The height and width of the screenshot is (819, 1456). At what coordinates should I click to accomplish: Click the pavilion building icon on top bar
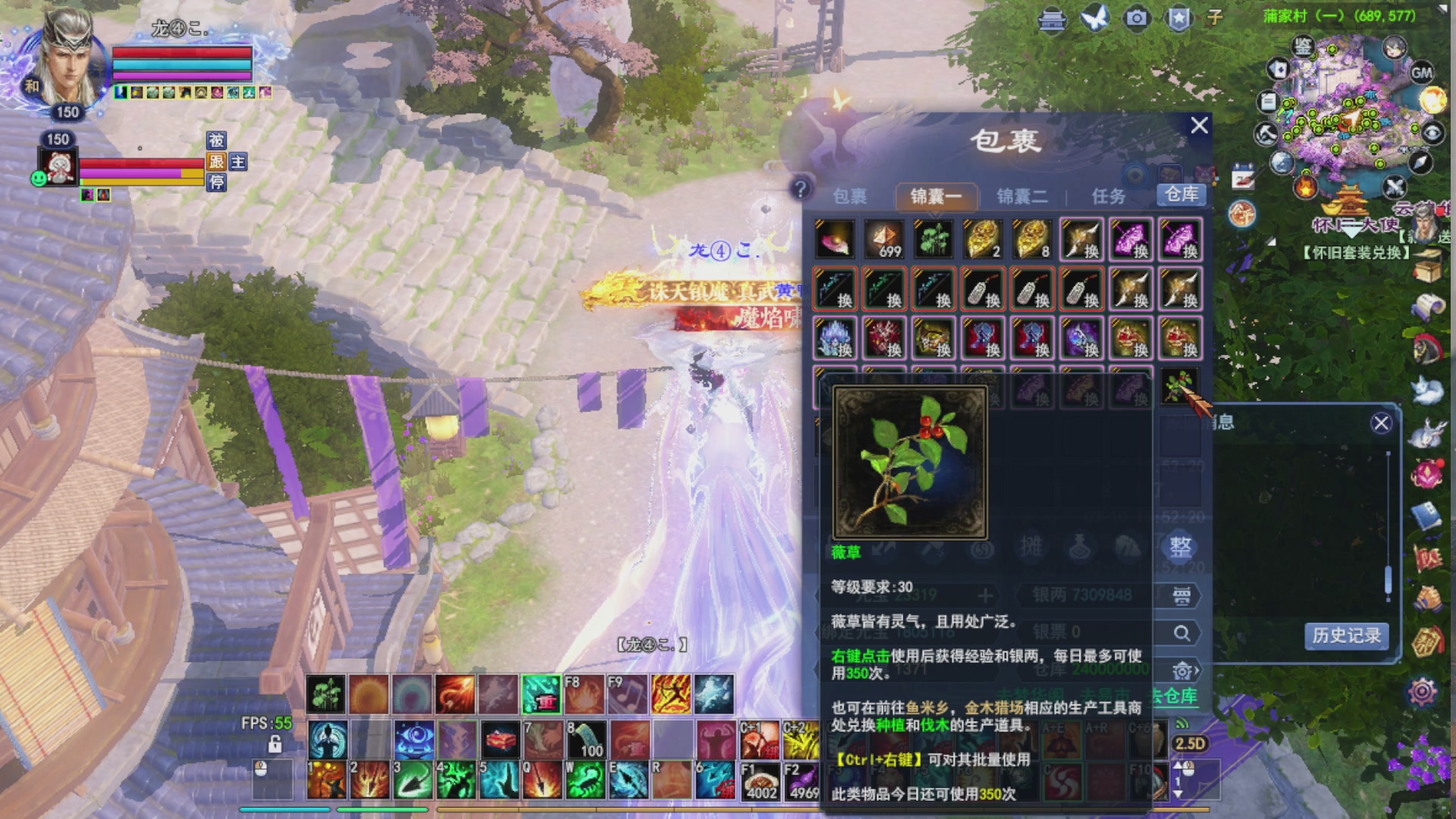[1051, 17]
